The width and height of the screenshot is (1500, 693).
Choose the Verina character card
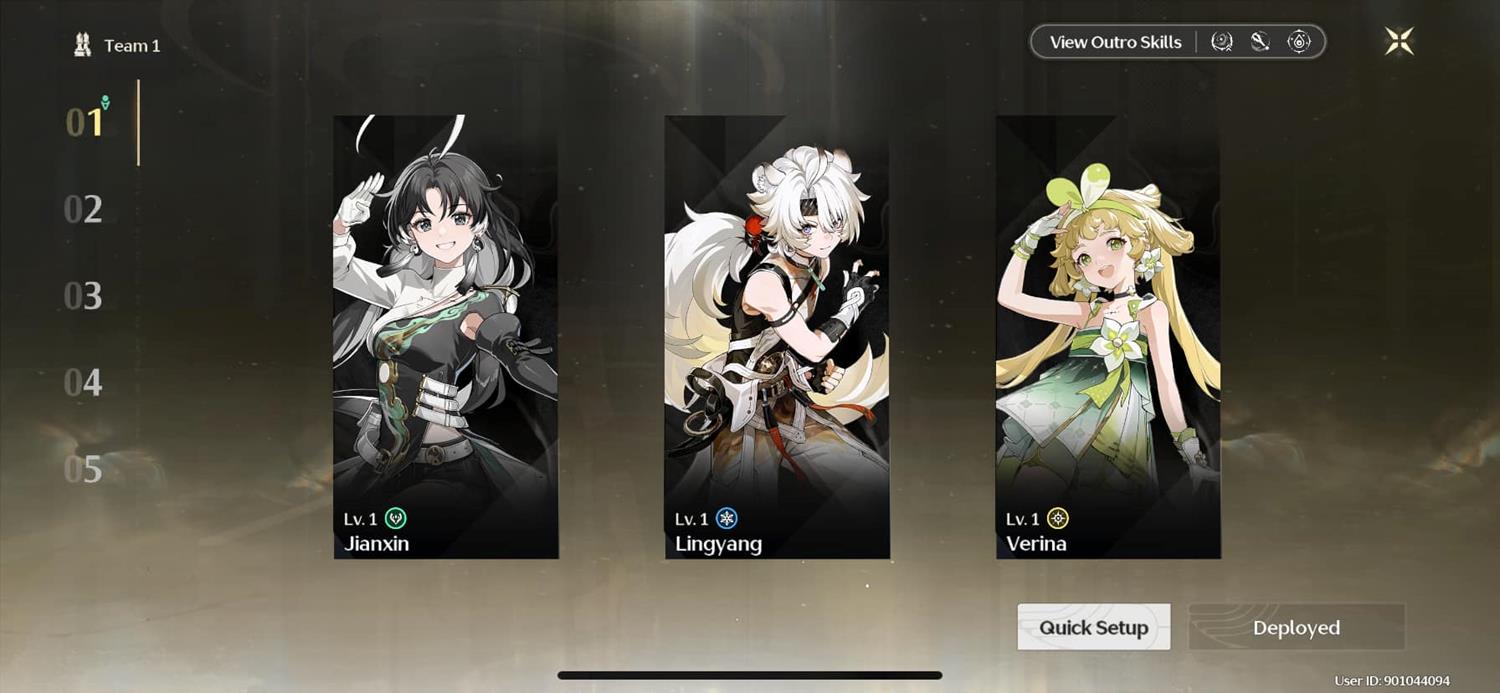[x=1108, y=336]
